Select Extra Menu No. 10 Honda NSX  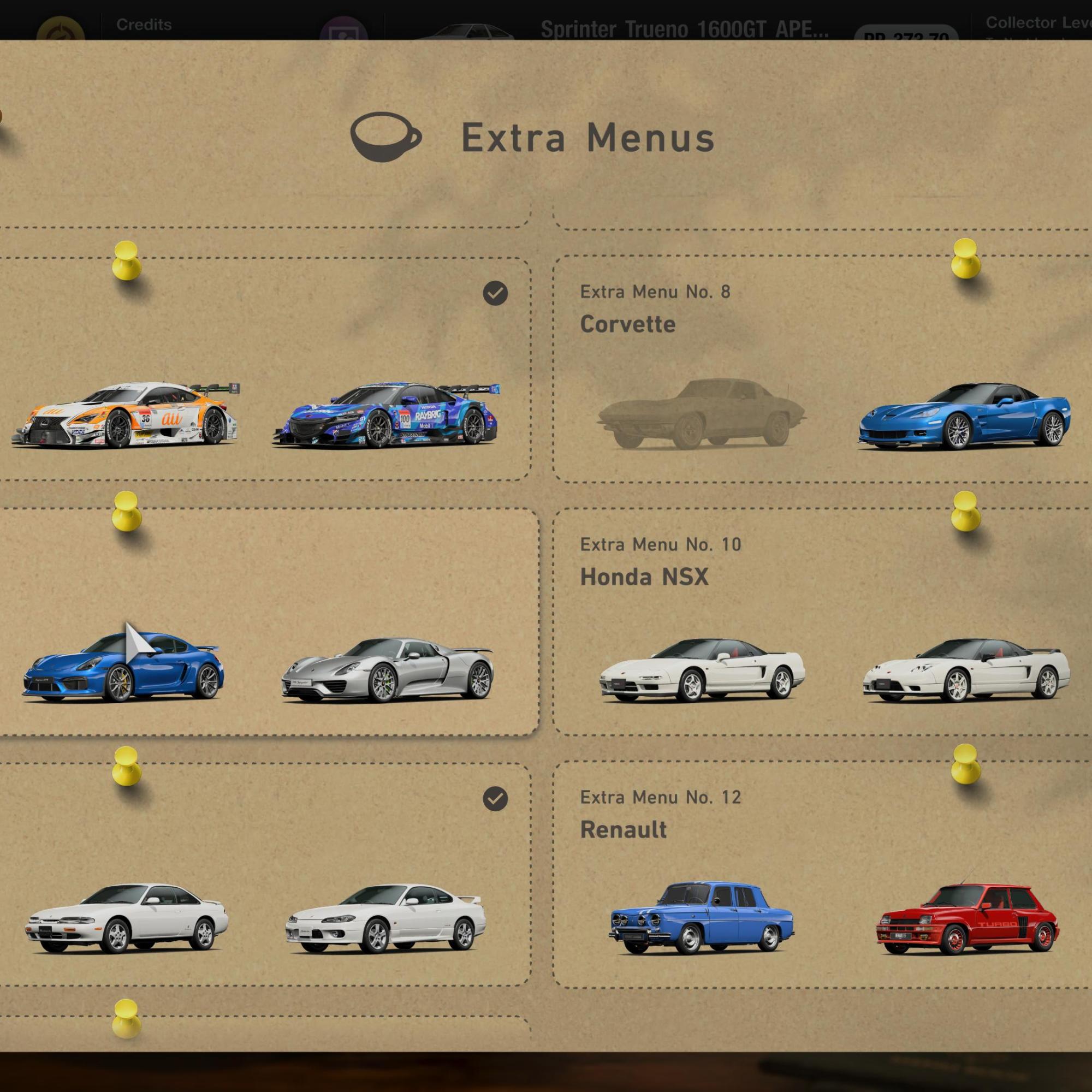coord(820,622)
